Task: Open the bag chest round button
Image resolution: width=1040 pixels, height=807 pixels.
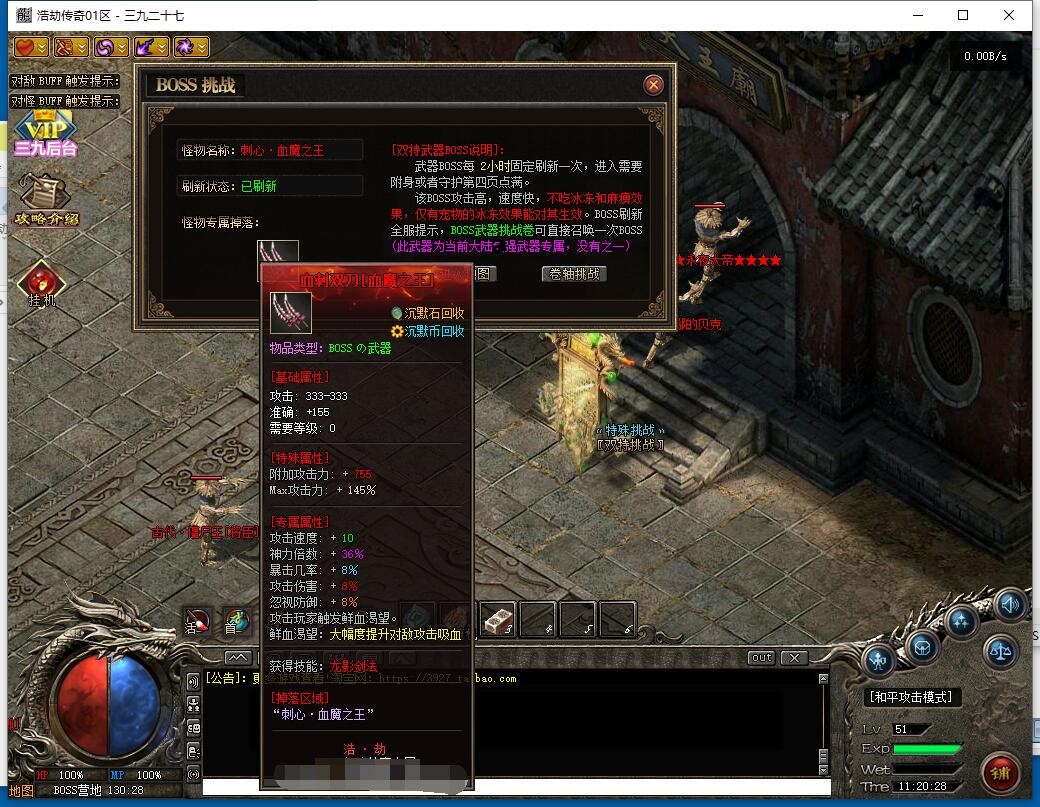Action: (x=922, y=643)
